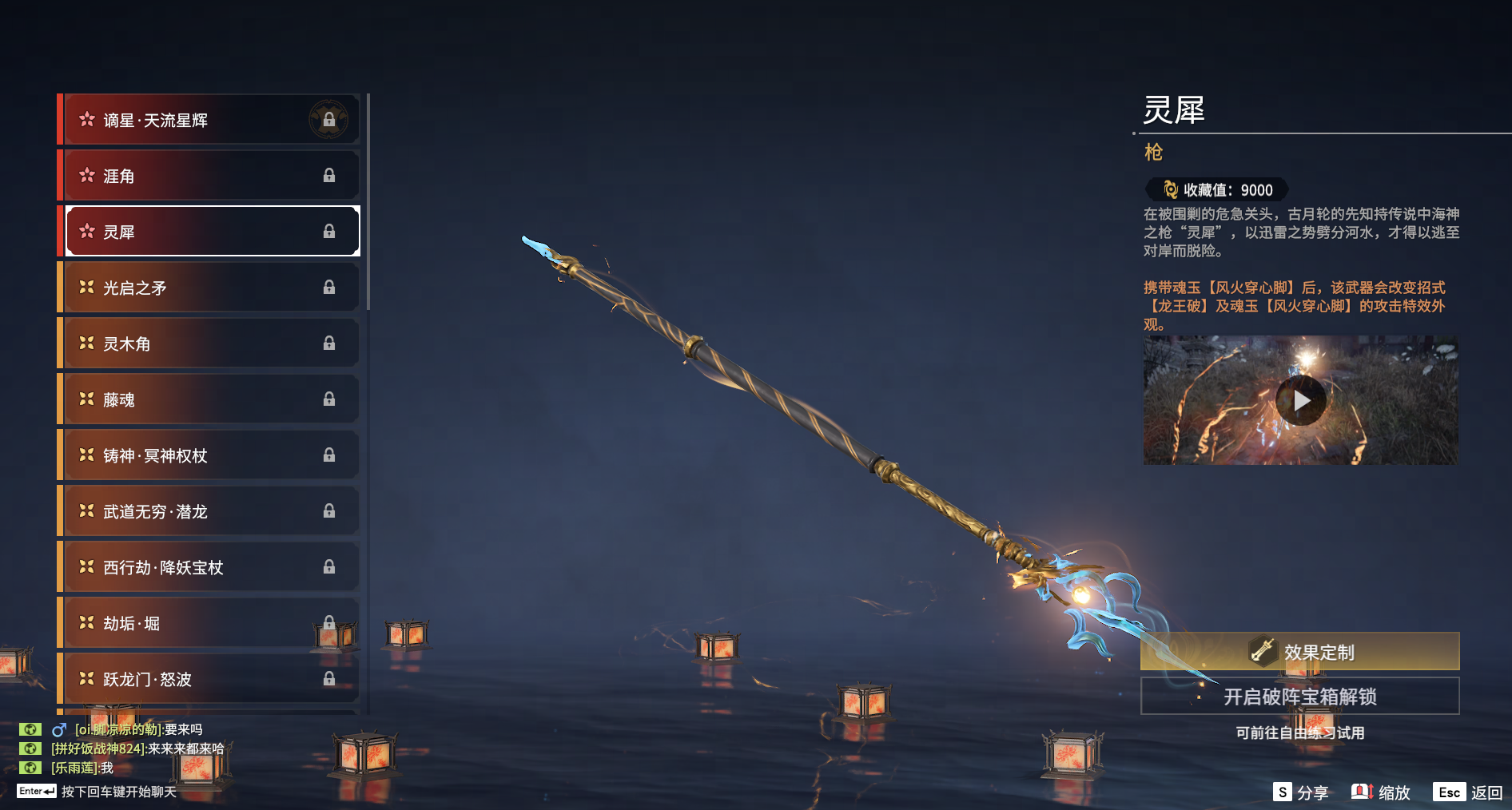Click the 分享 share button

pos(1301,792)
